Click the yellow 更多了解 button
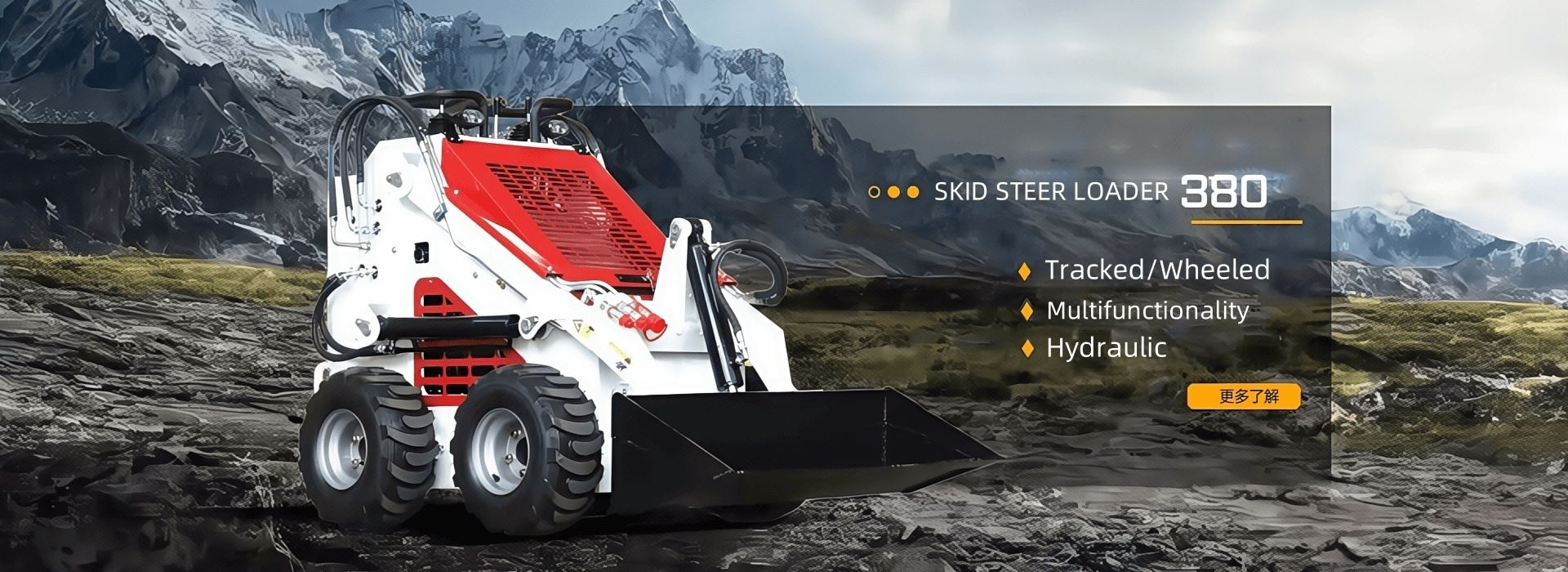The height and width of the screenshot is (572, 1568). click(1244, 396)
